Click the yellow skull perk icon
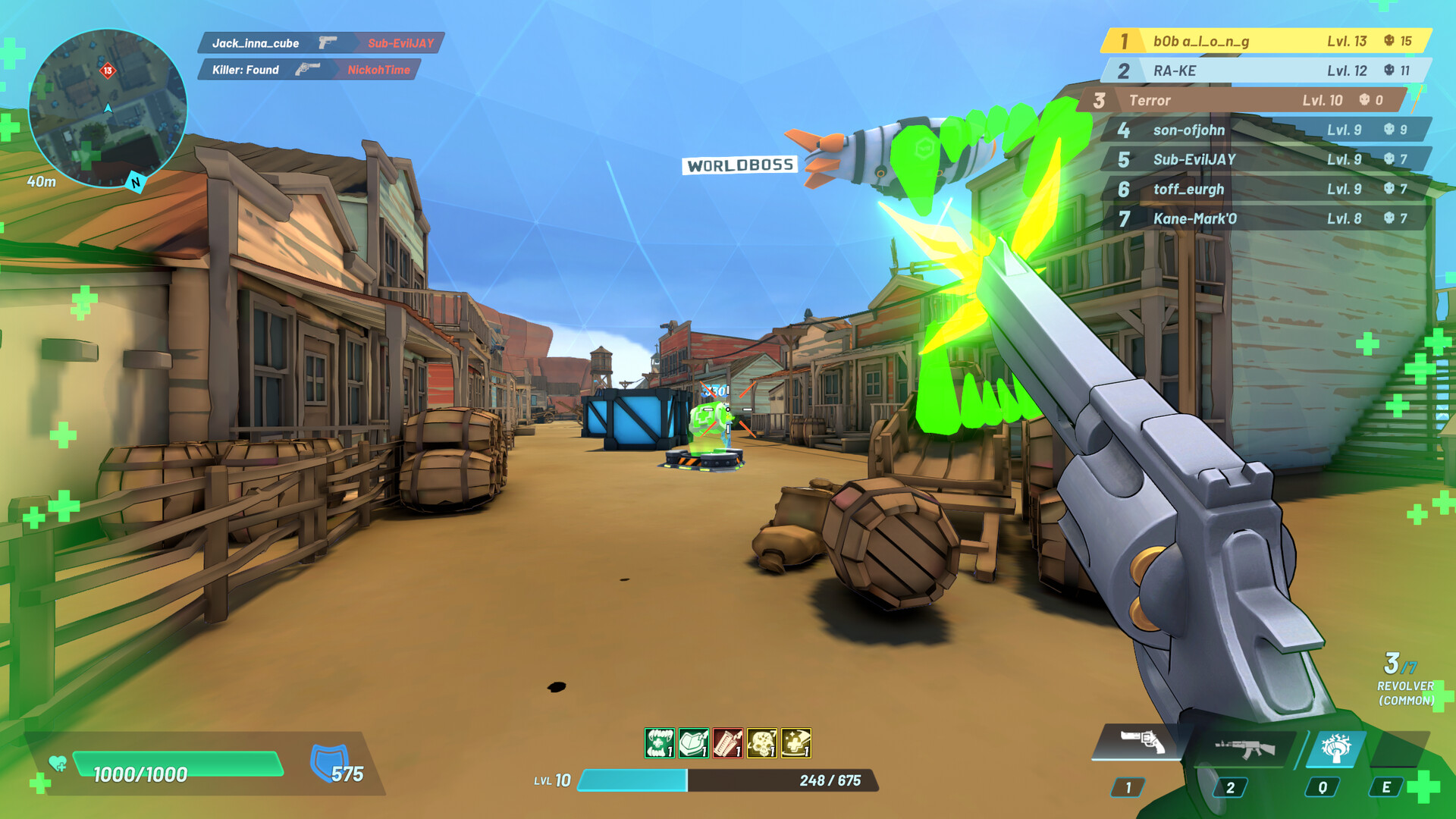Image resolution: width=1456 pixels, height=819 pixels. (x=761, y=743)
